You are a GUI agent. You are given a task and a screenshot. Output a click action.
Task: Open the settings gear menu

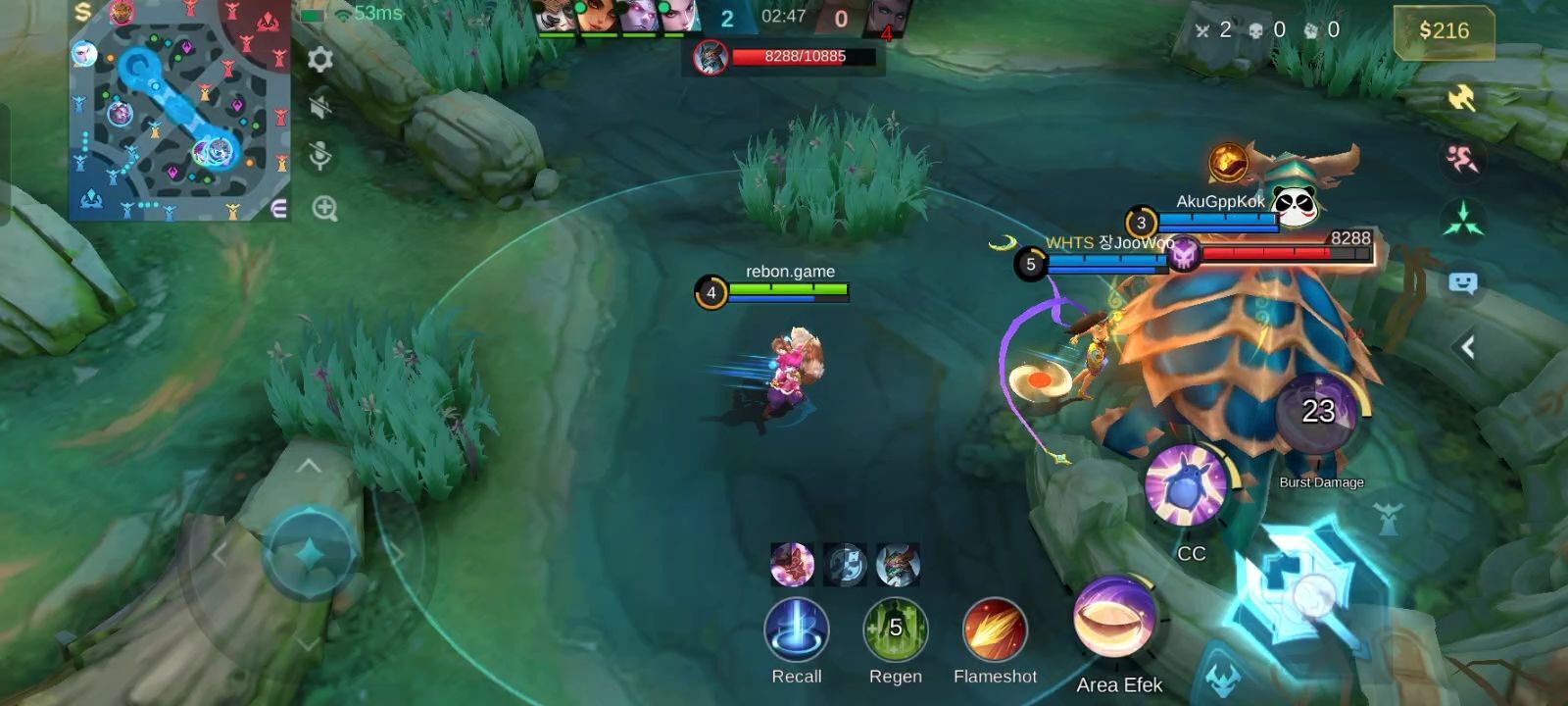coord(320,60)
